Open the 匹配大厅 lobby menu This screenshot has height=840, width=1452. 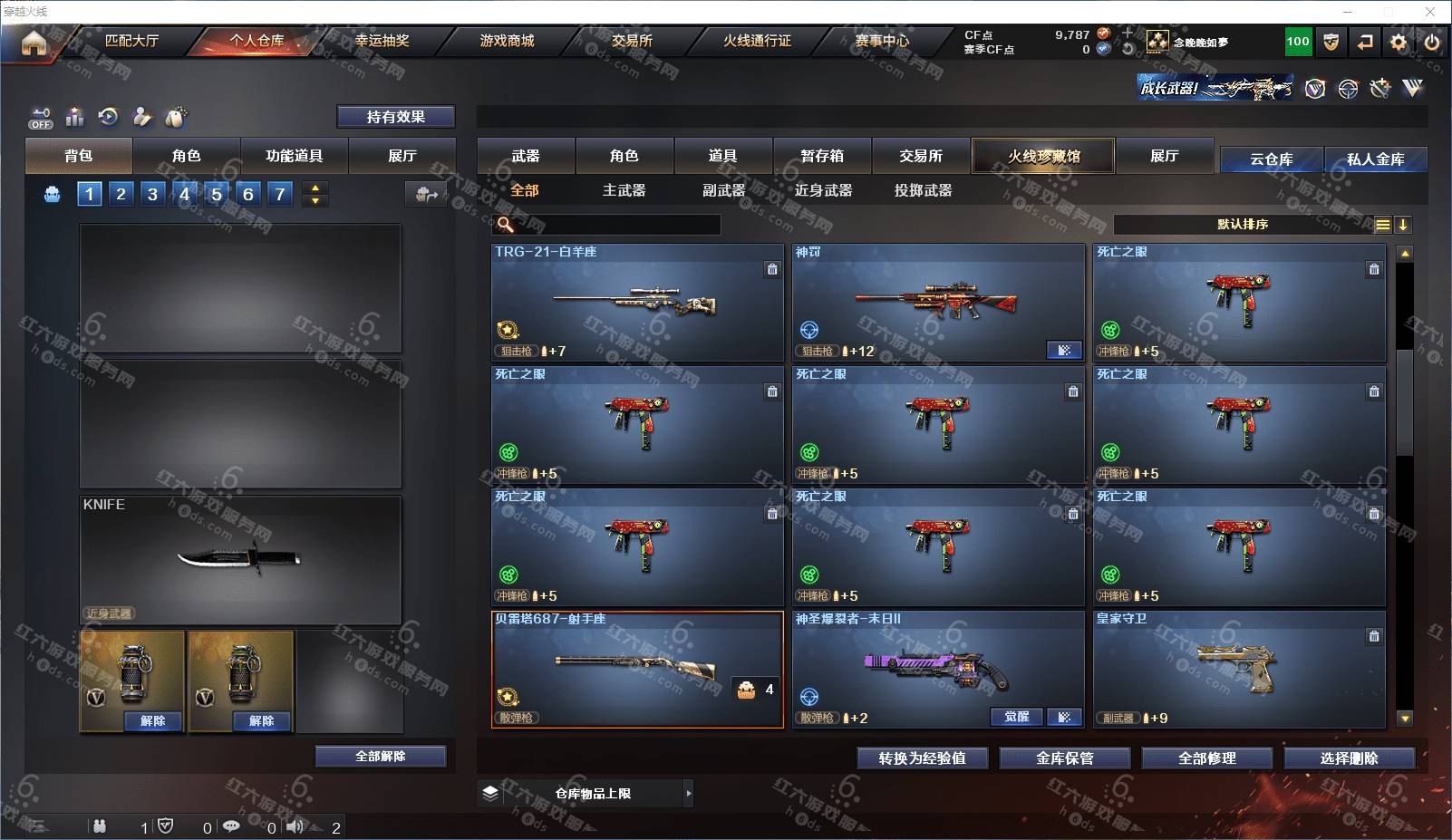pyautogui.click(x=131, y=41)
